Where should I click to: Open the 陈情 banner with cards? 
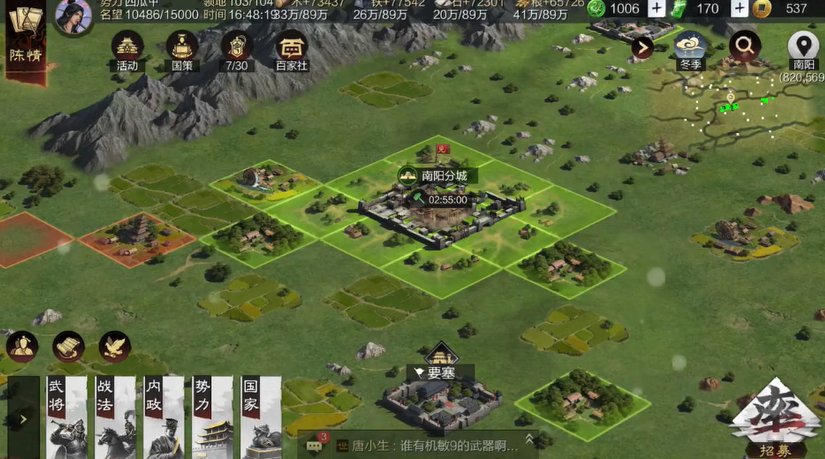(24, 35)
